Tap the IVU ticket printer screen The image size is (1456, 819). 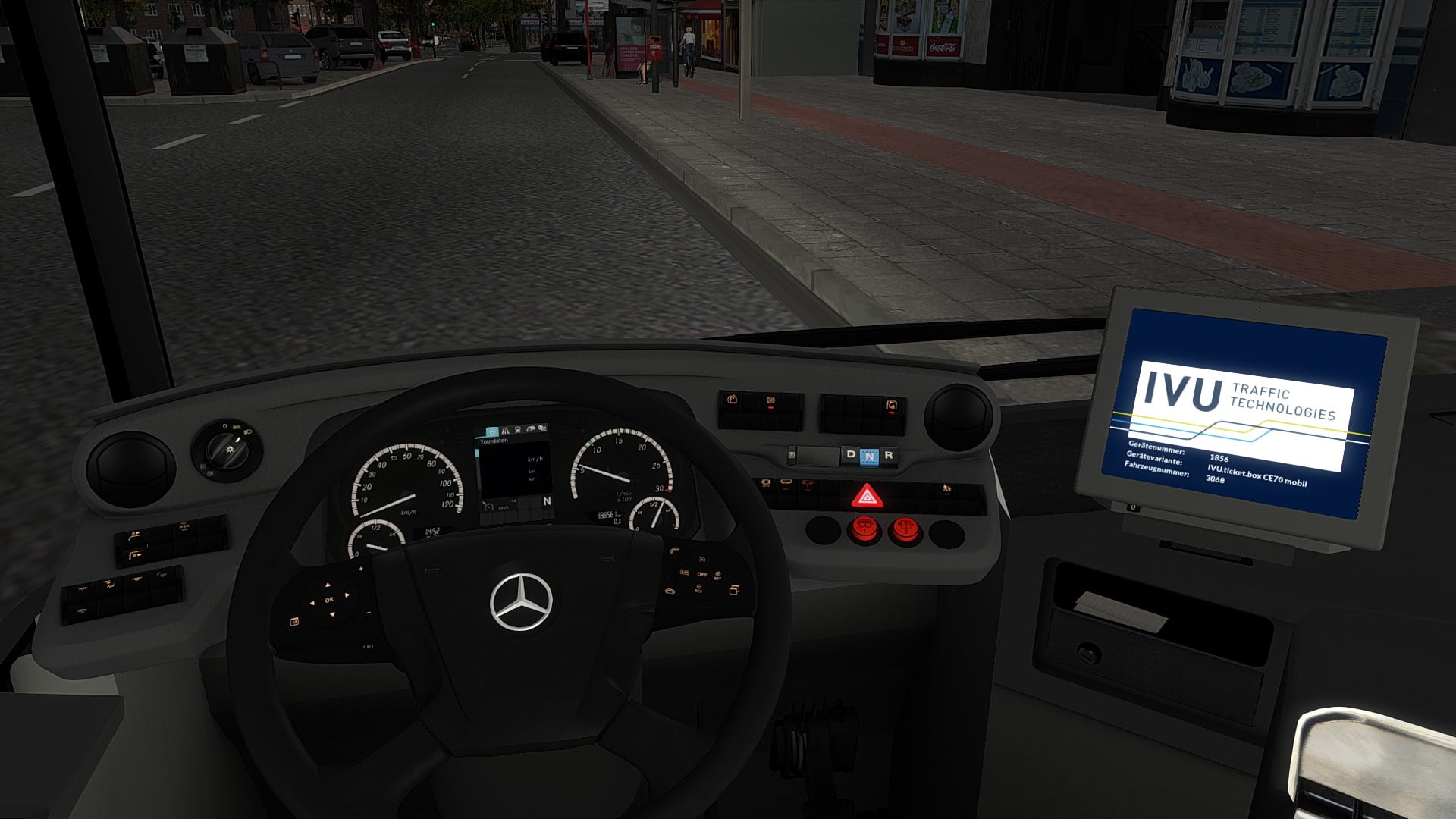[x=1242, y=413]
